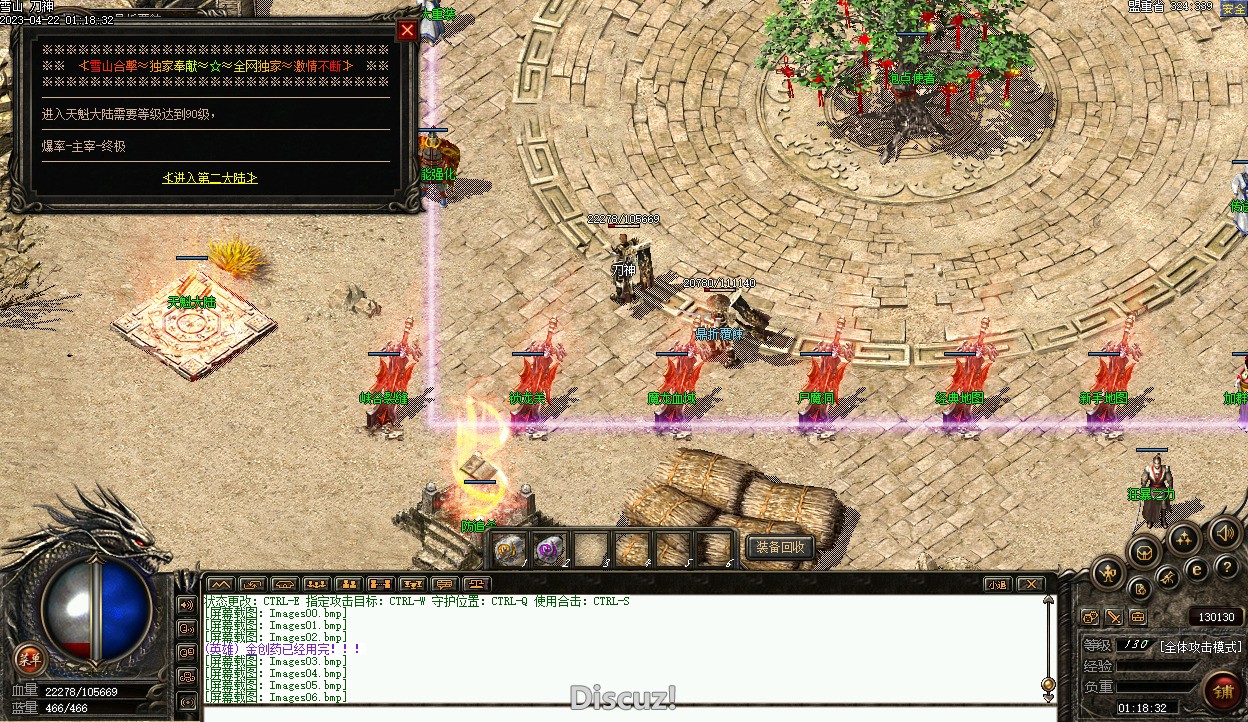Click the 装备回收 equipment recycle button
This screenshot has height=722, width=1248.
[780, 547]
